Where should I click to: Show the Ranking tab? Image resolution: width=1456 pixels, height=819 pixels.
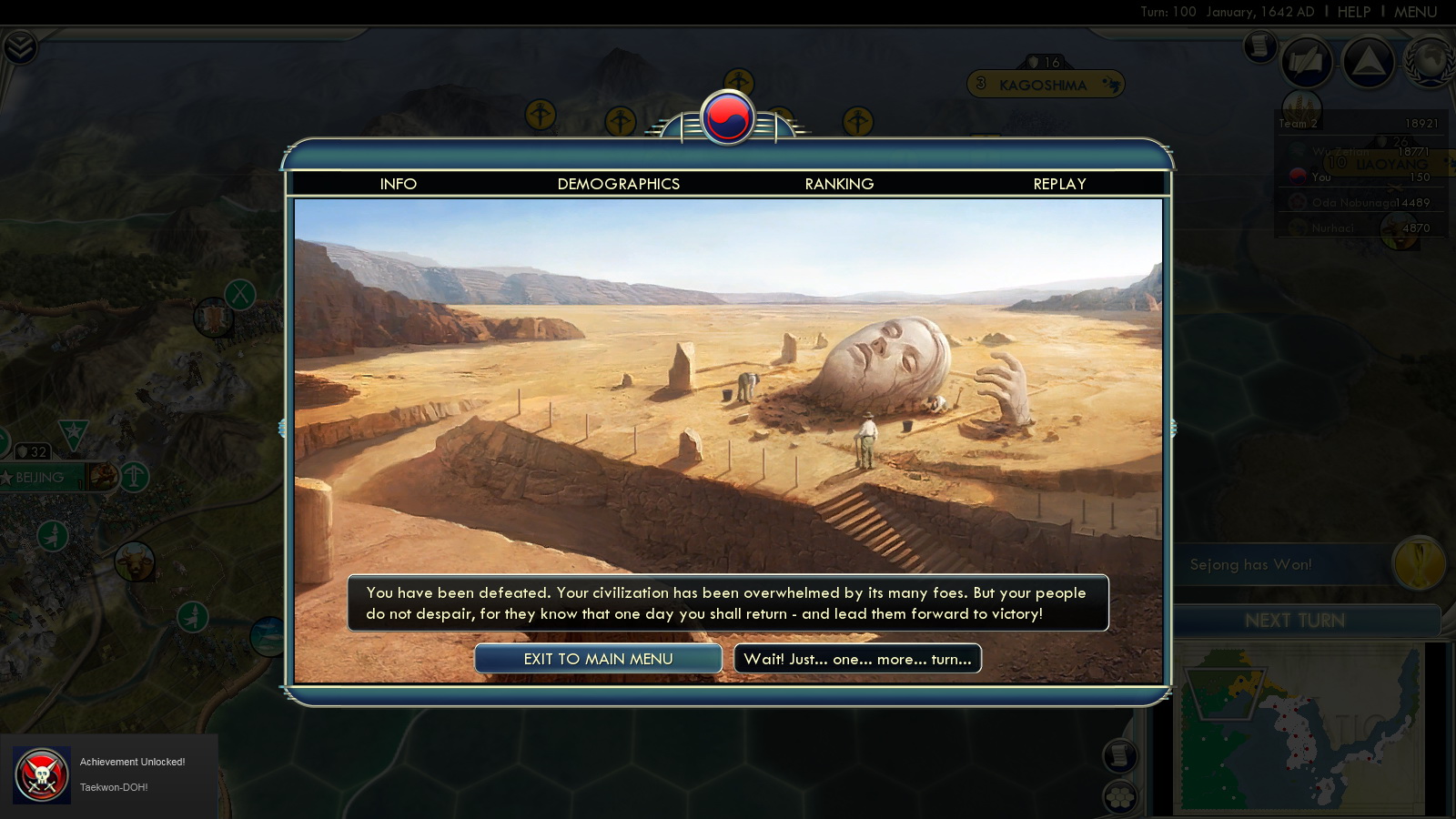(839, 184)
